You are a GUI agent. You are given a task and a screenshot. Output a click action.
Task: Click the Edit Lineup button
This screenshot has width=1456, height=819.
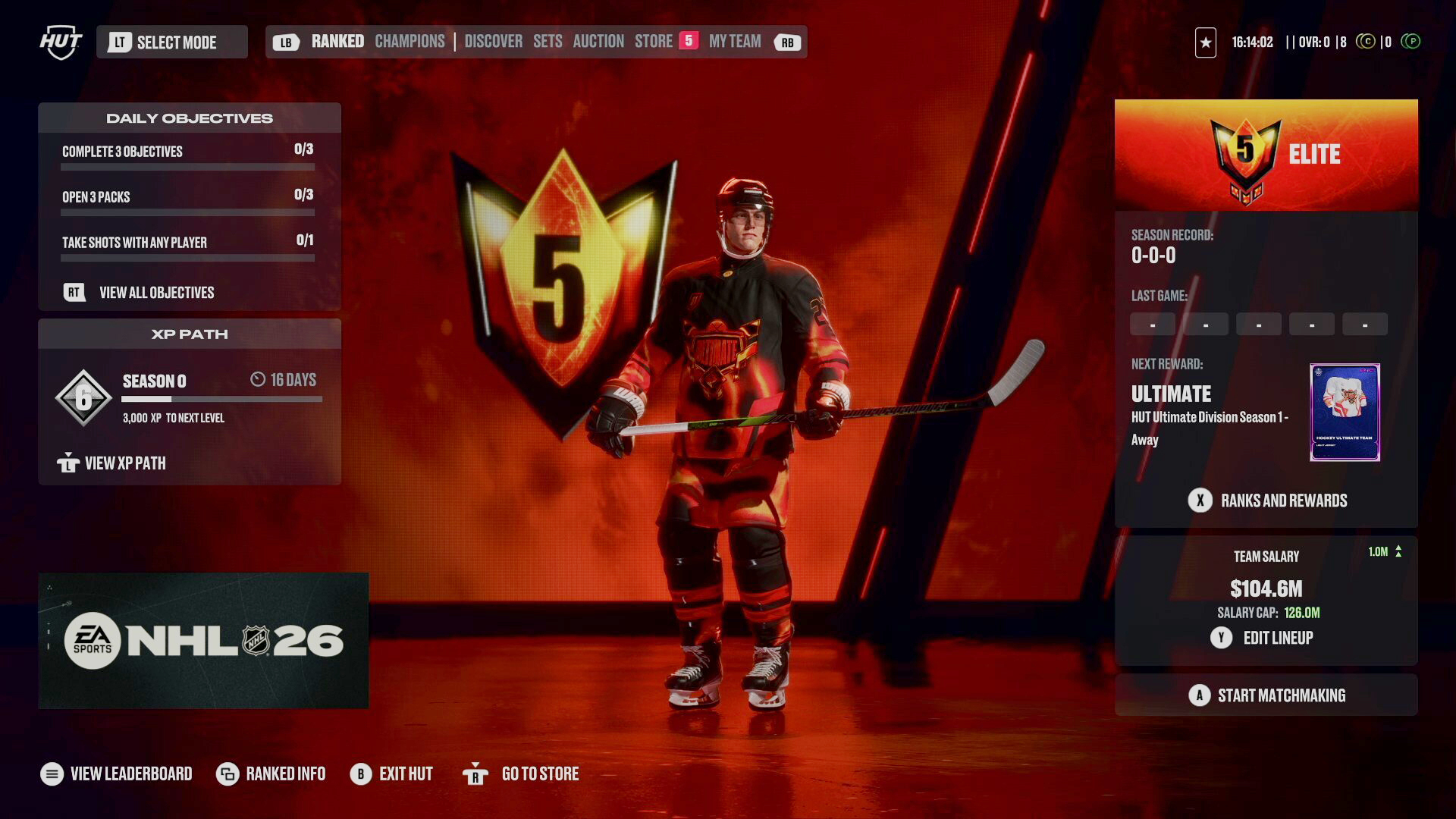pyautogui.click(x=1266, y=638)
